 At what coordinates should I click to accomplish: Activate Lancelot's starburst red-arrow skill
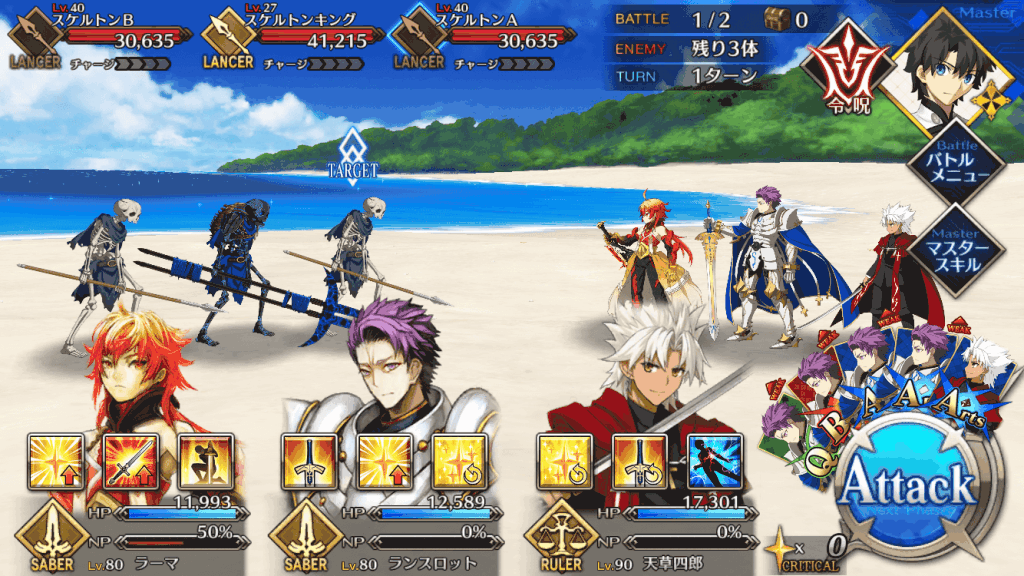(381, 461)
